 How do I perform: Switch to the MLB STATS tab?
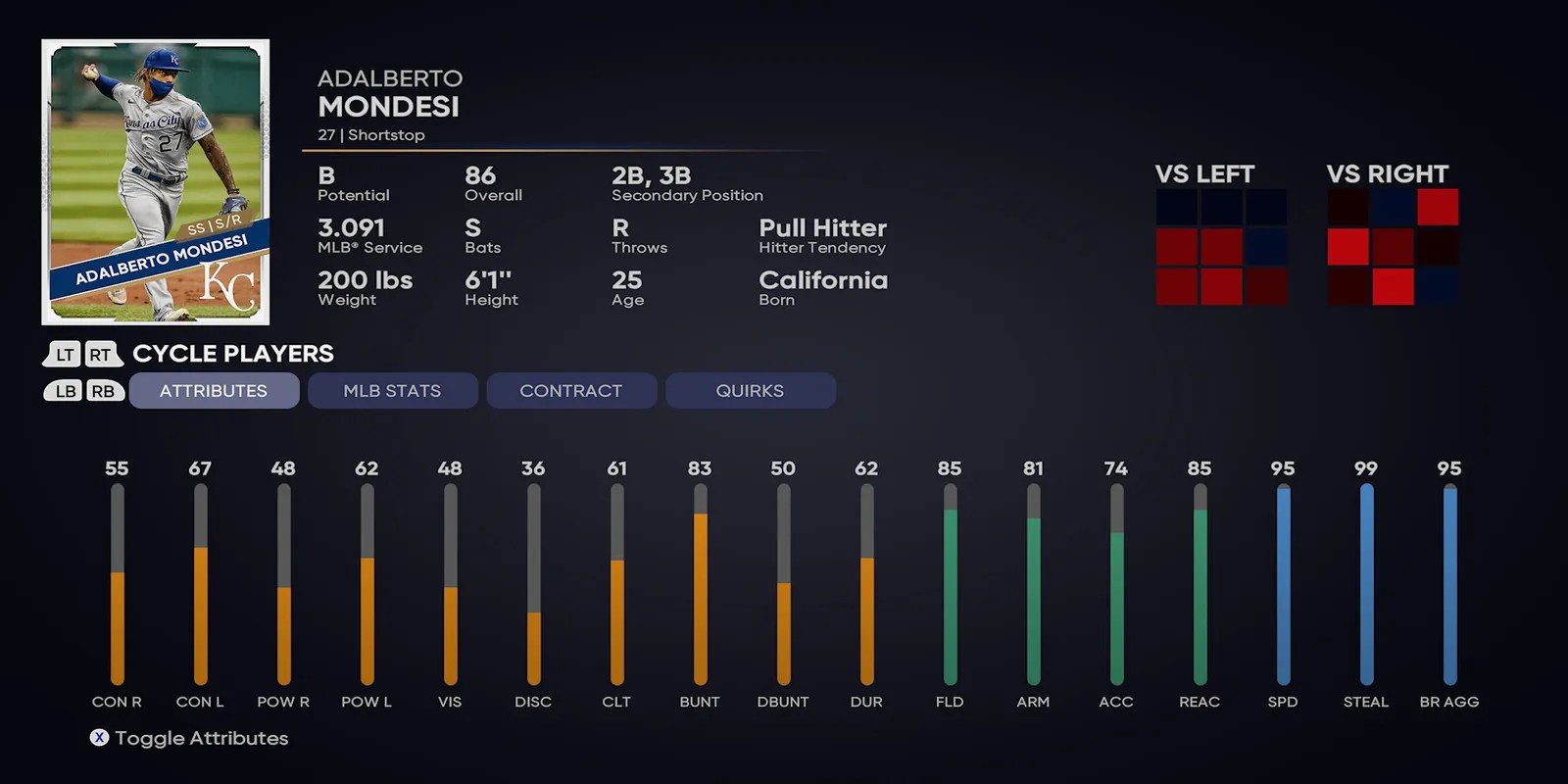pyautogui.click(x=392, y=390)
